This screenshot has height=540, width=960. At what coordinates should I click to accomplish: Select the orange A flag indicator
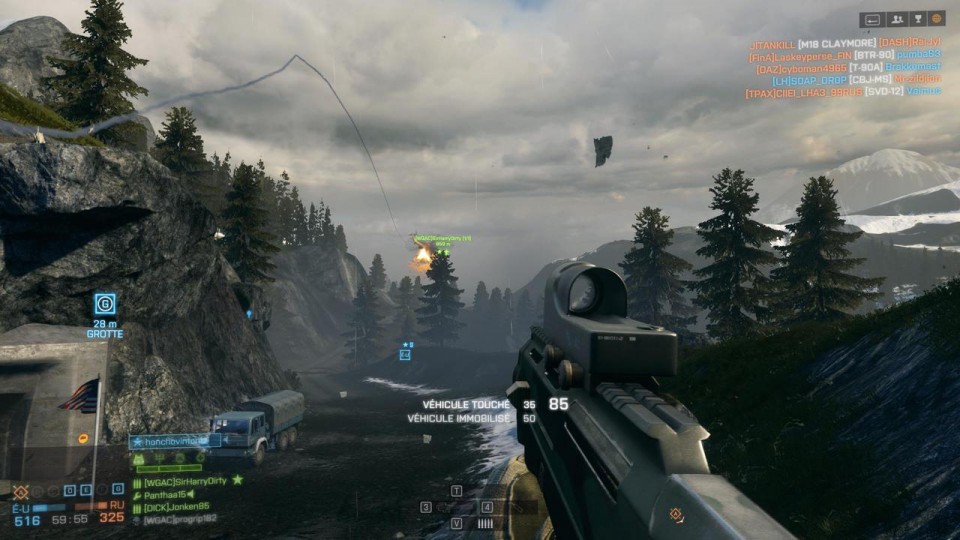pos(19,491)
